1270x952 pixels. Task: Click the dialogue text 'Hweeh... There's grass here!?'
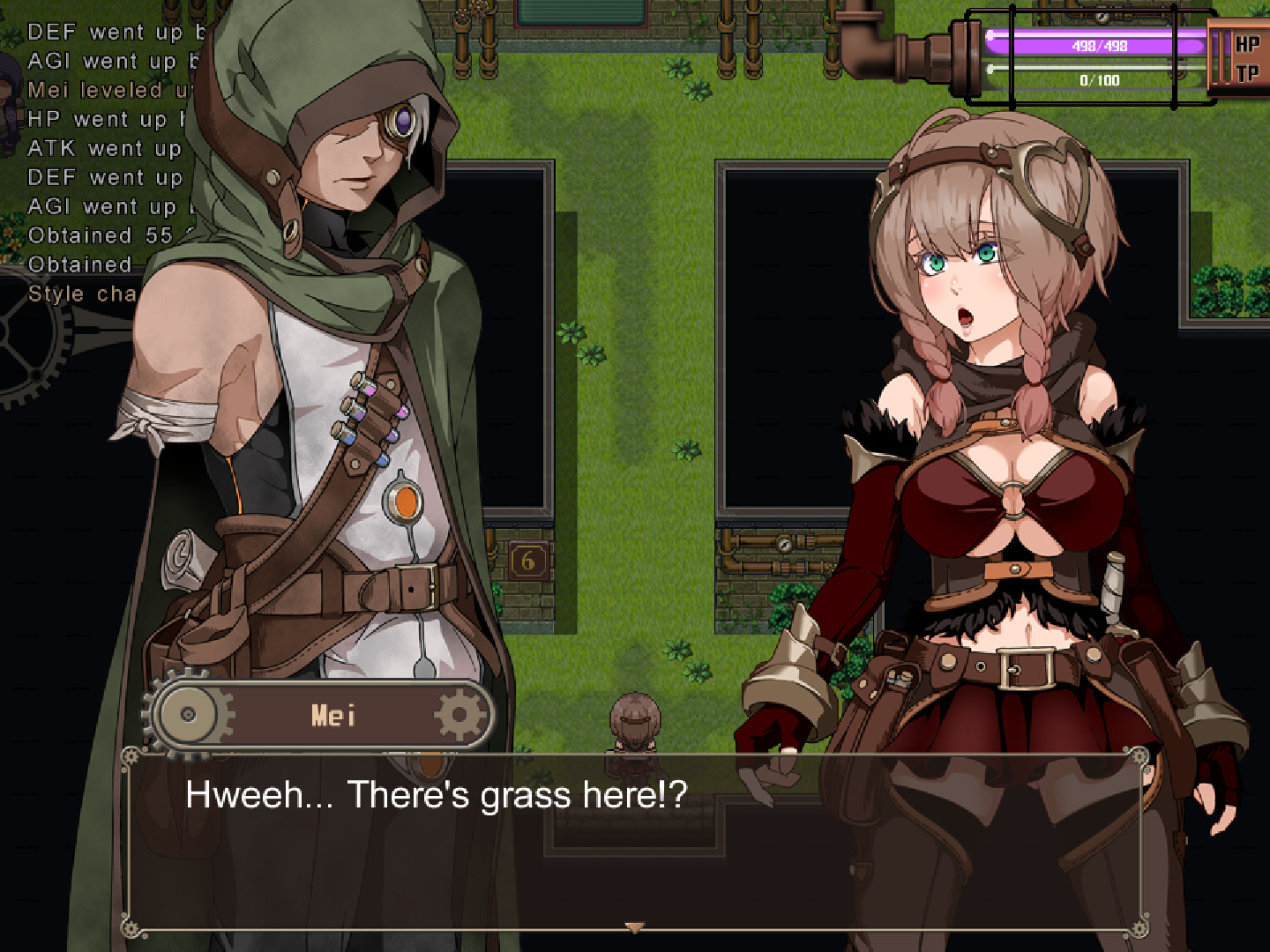click(x=436, y=794)
